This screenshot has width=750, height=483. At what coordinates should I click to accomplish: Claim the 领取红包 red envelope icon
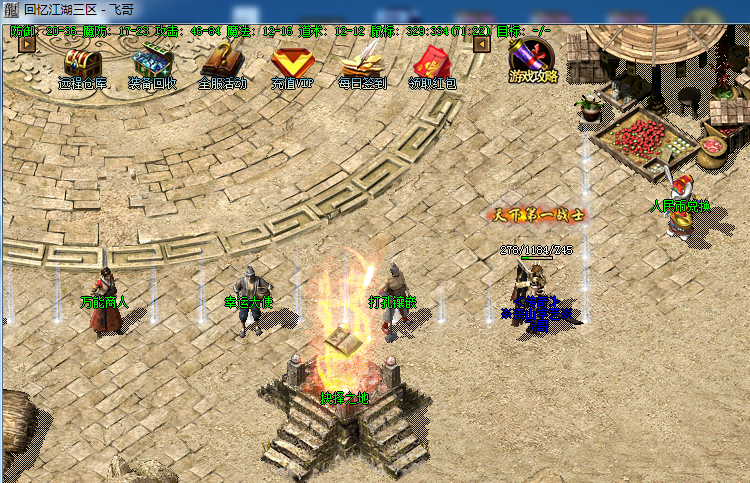[x=433, y=66]
